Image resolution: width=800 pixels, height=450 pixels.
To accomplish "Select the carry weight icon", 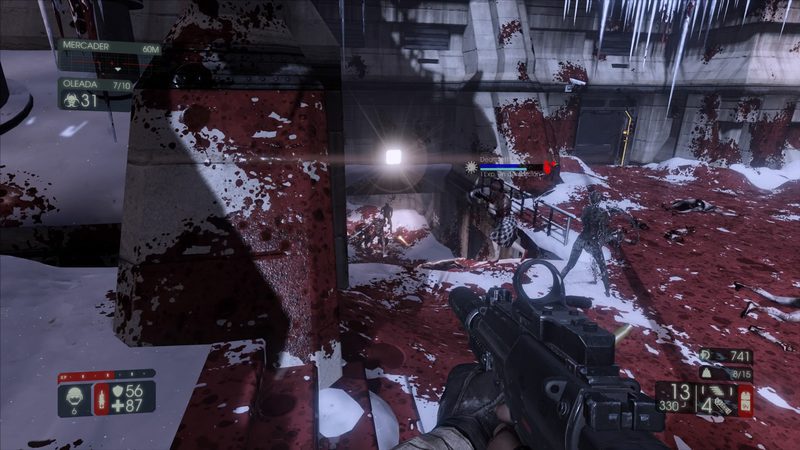I will coord(707,372).
